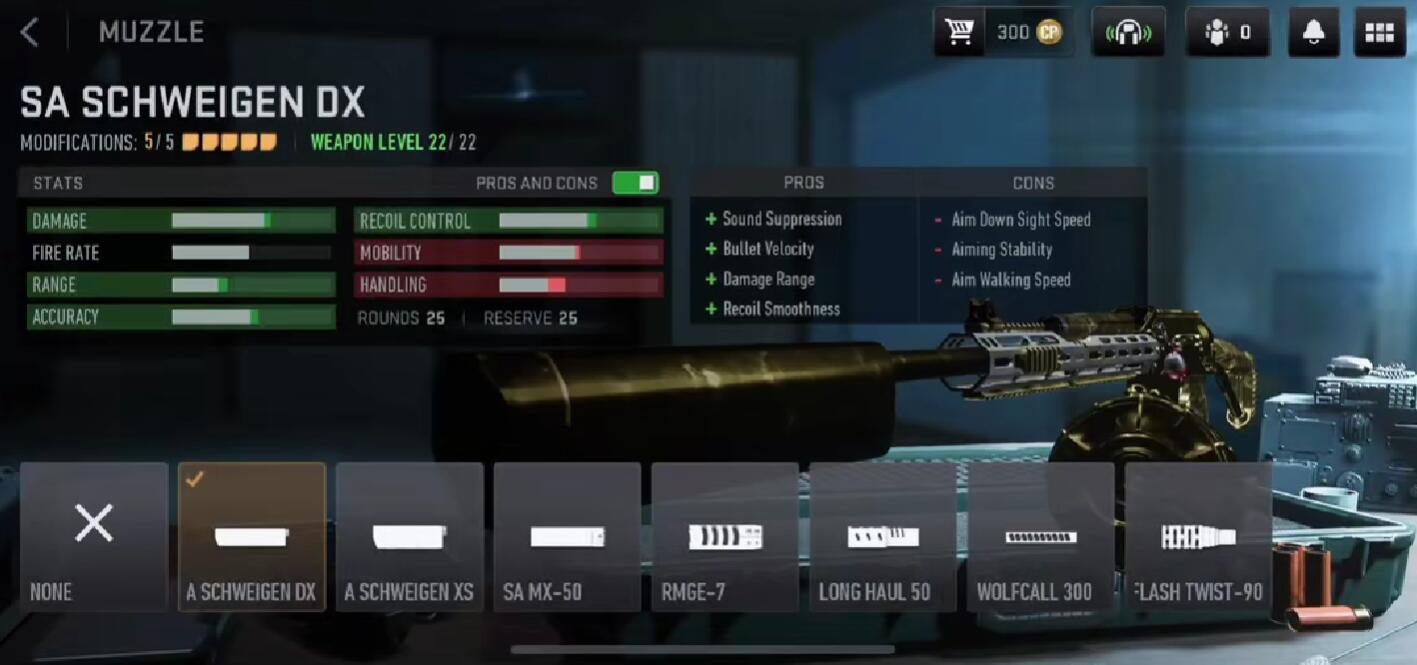This screenshot has width=1417, height=665.
Task: Pick the Flash Twist-90 muzzle
Action: (x=1198, y=536)
